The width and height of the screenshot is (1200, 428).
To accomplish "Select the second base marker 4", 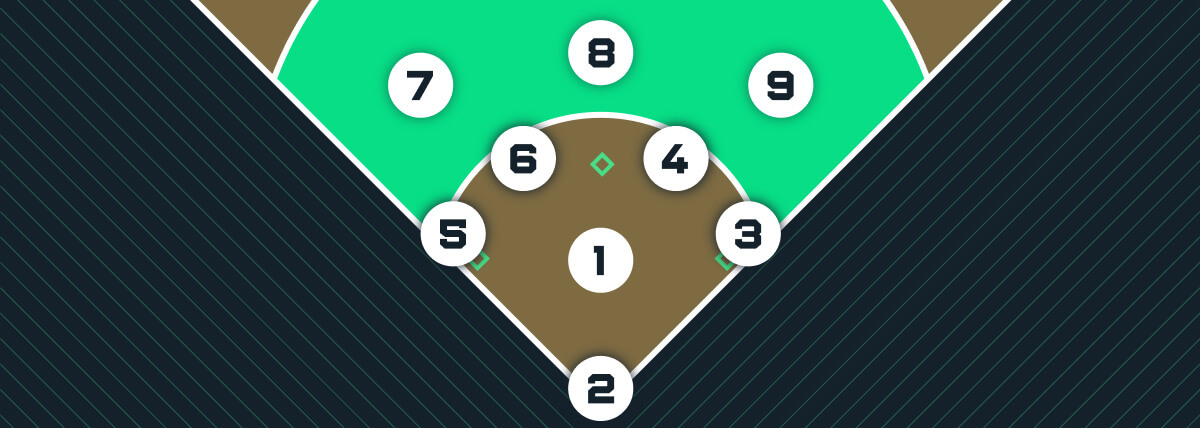I will [676, 159].
